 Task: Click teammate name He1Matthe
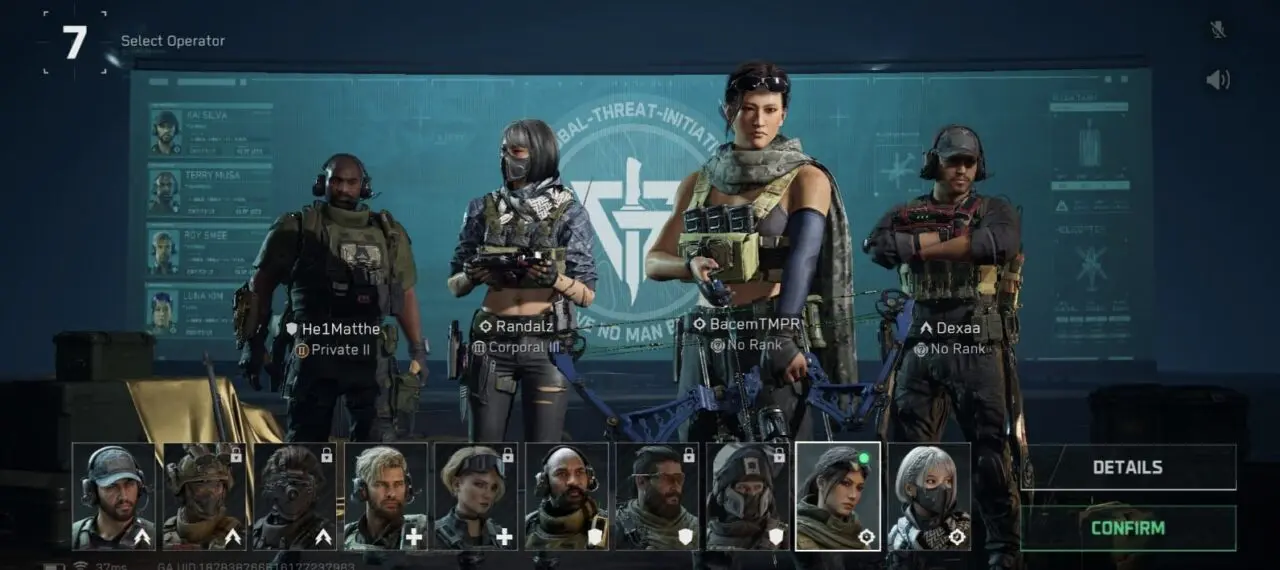click(340, 329)
